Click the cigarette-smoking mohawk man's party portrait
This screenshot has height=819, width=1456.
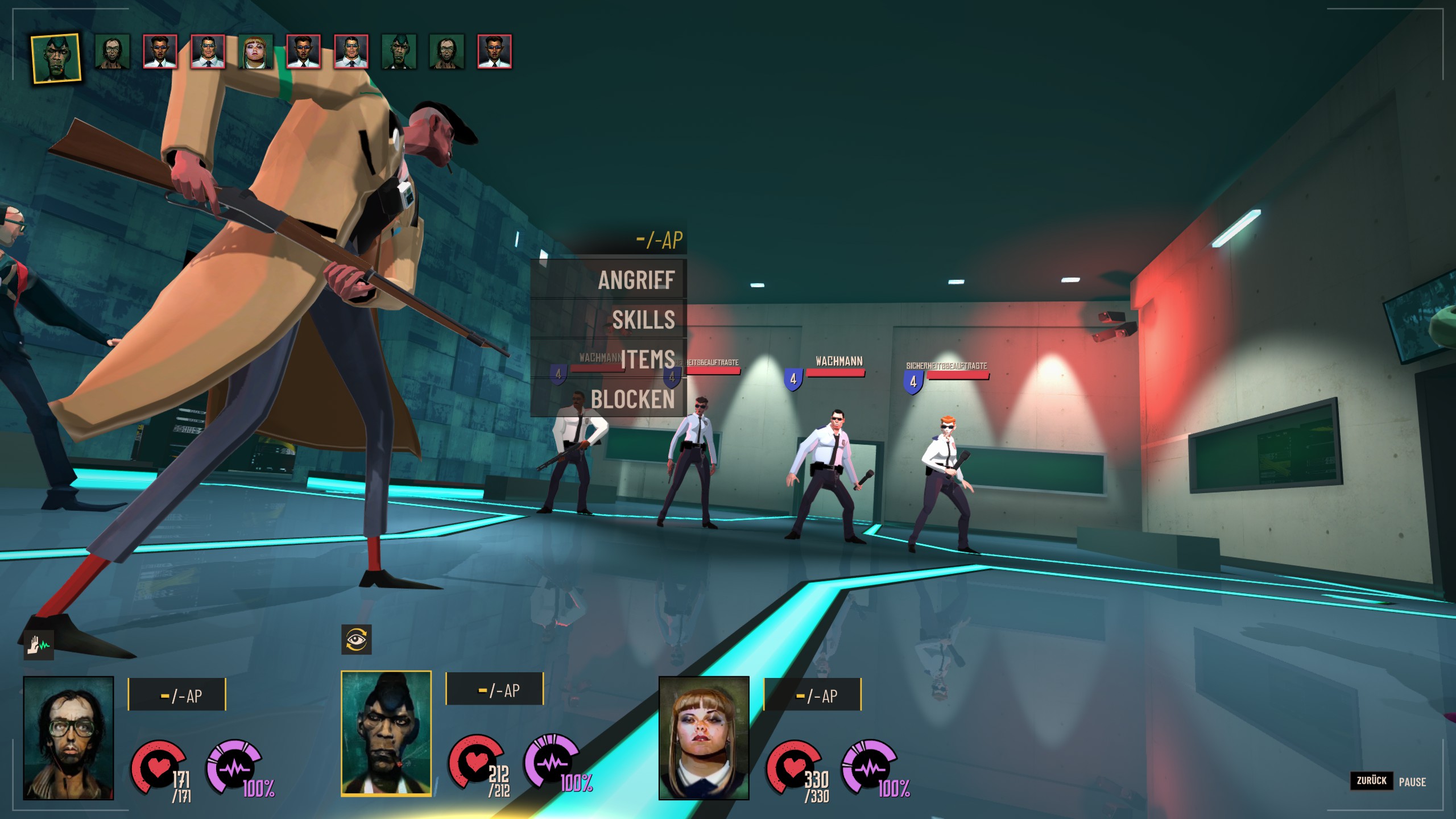coord(386,733)
